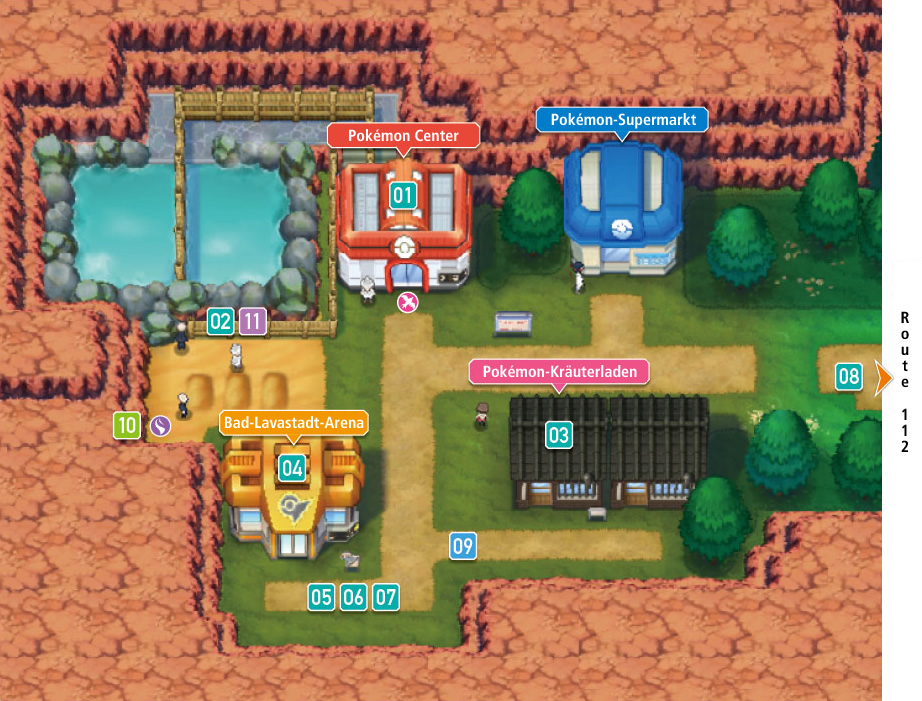Select the Bad-Lavastadt-Arena label

point(294,423)
